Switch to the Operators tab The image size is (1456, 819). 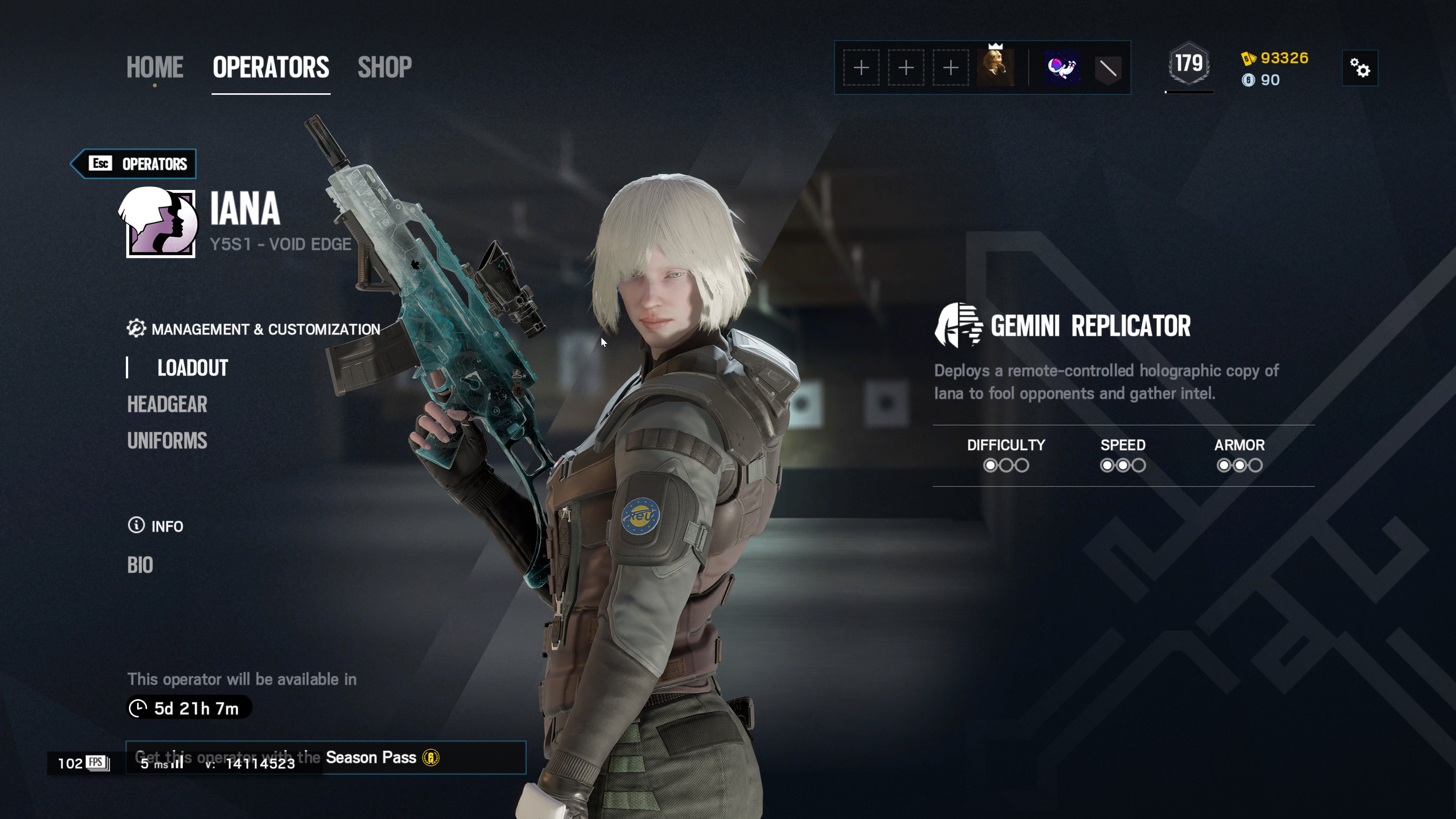point(271,67)
